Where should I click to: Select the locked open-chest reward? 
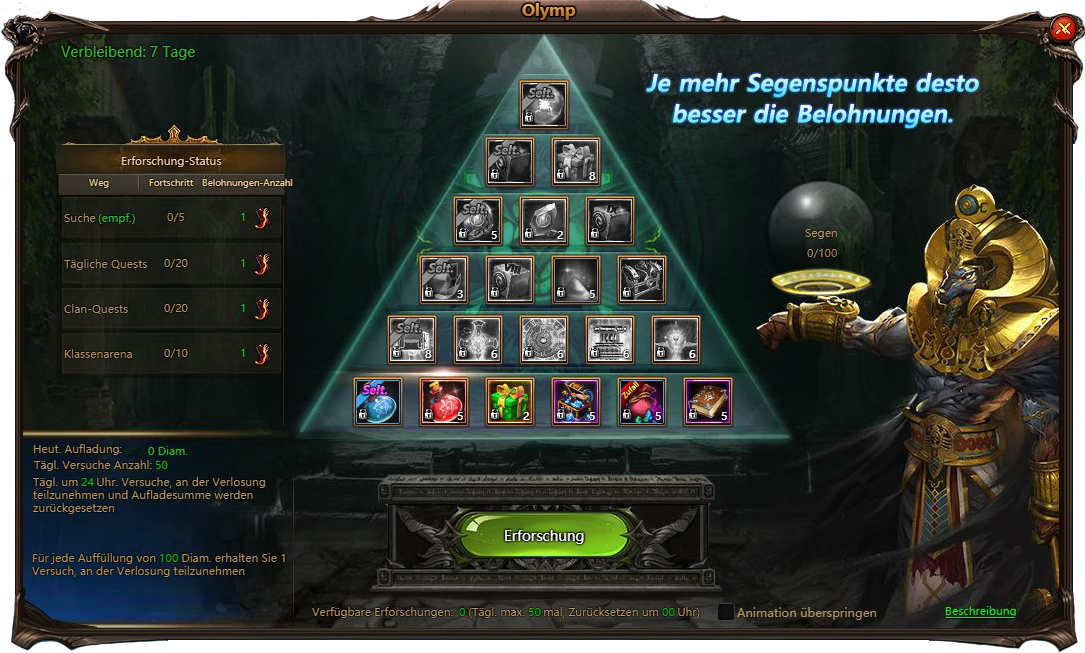[x=642, y=280]
